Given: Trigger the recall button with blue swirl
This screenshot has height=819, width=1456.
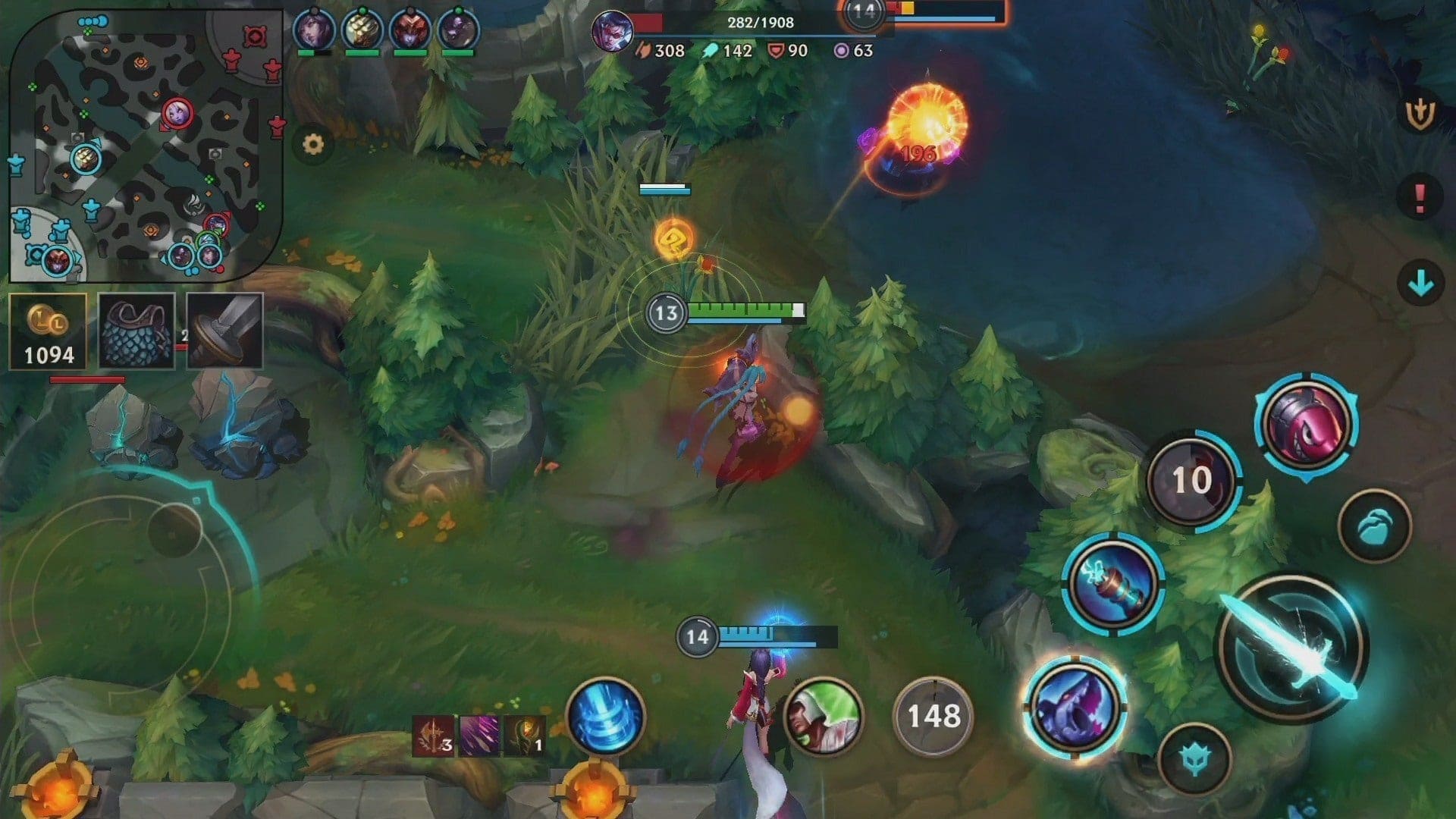Looking at the screenshot, I should click(605, 716).
